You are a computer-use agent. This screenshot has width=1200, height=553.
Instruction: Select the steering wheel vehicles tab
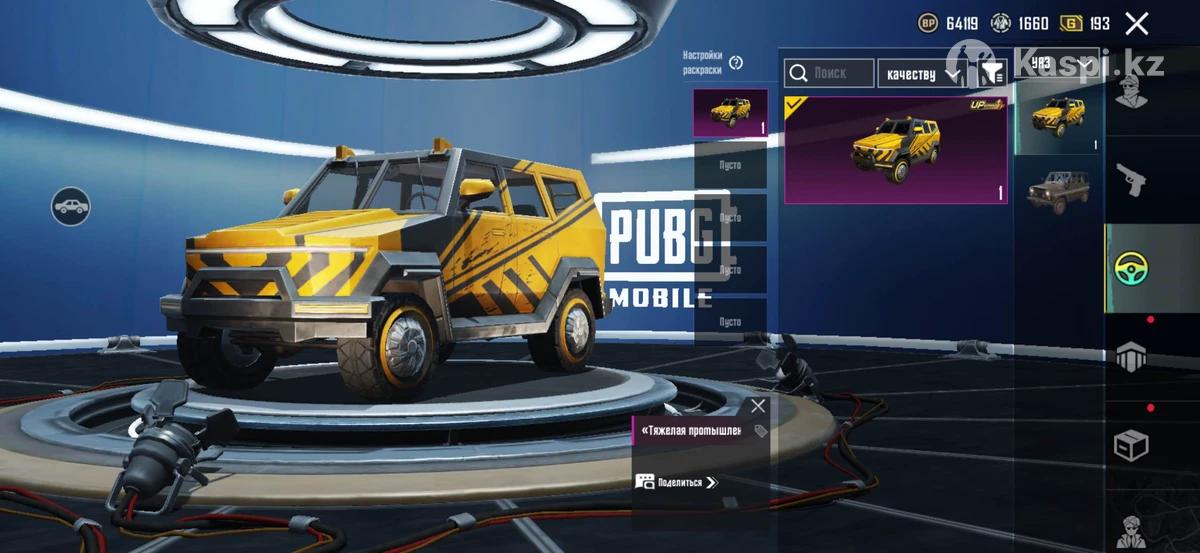(x=1131, y=268)
